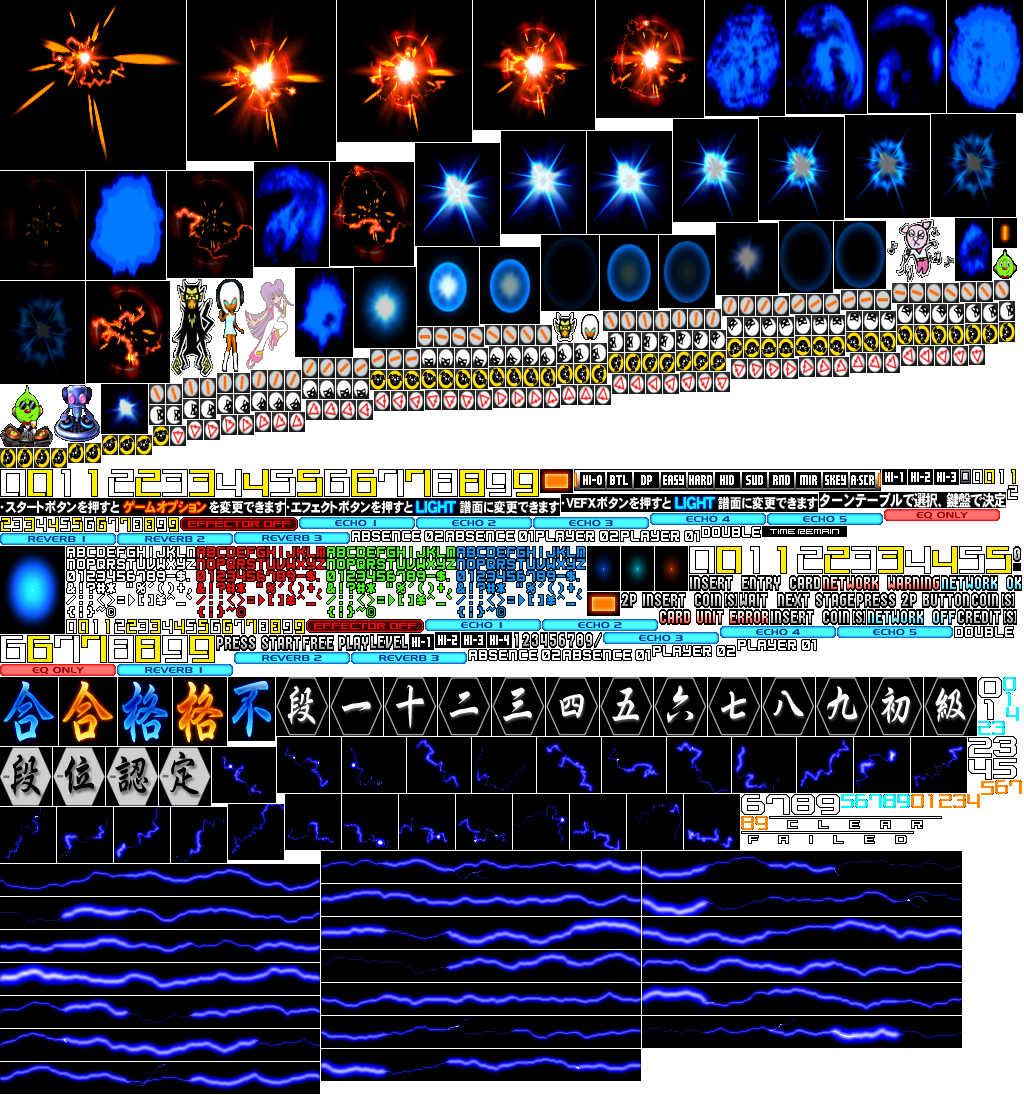
Task: Click the DP mode tag
Action: (646, 480)
